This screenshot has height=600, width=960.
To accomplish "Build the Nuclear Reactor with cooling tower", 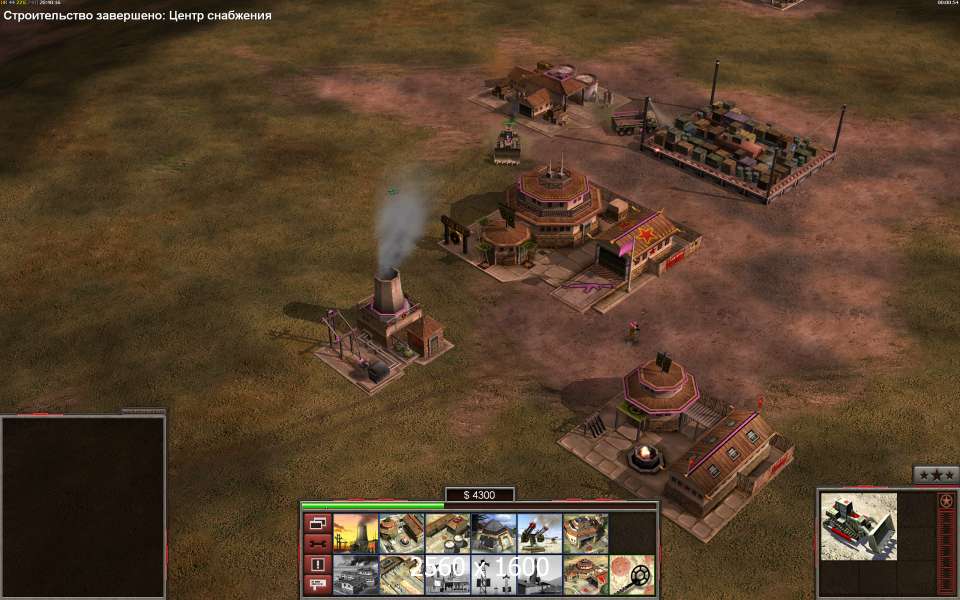I will tap(355, 533).
